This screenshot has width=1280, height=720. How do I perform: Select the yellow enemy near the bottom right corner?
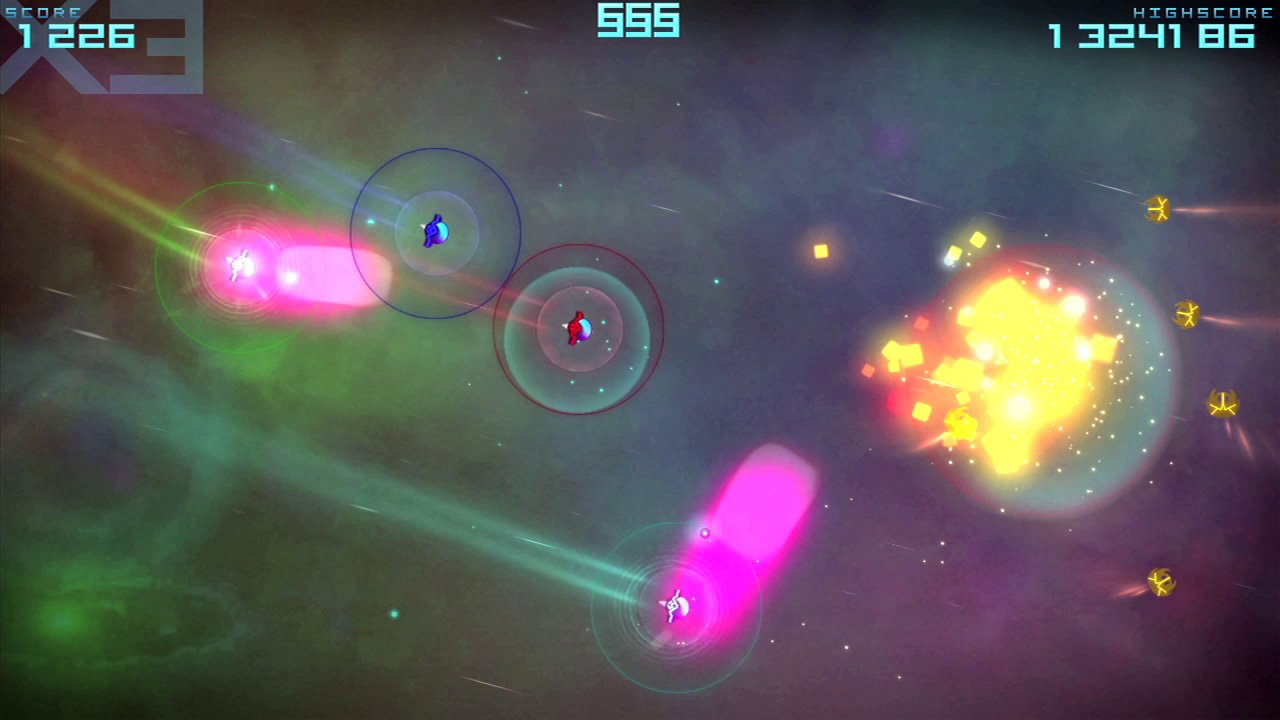pyautogui.click(x=1160, y=583)
